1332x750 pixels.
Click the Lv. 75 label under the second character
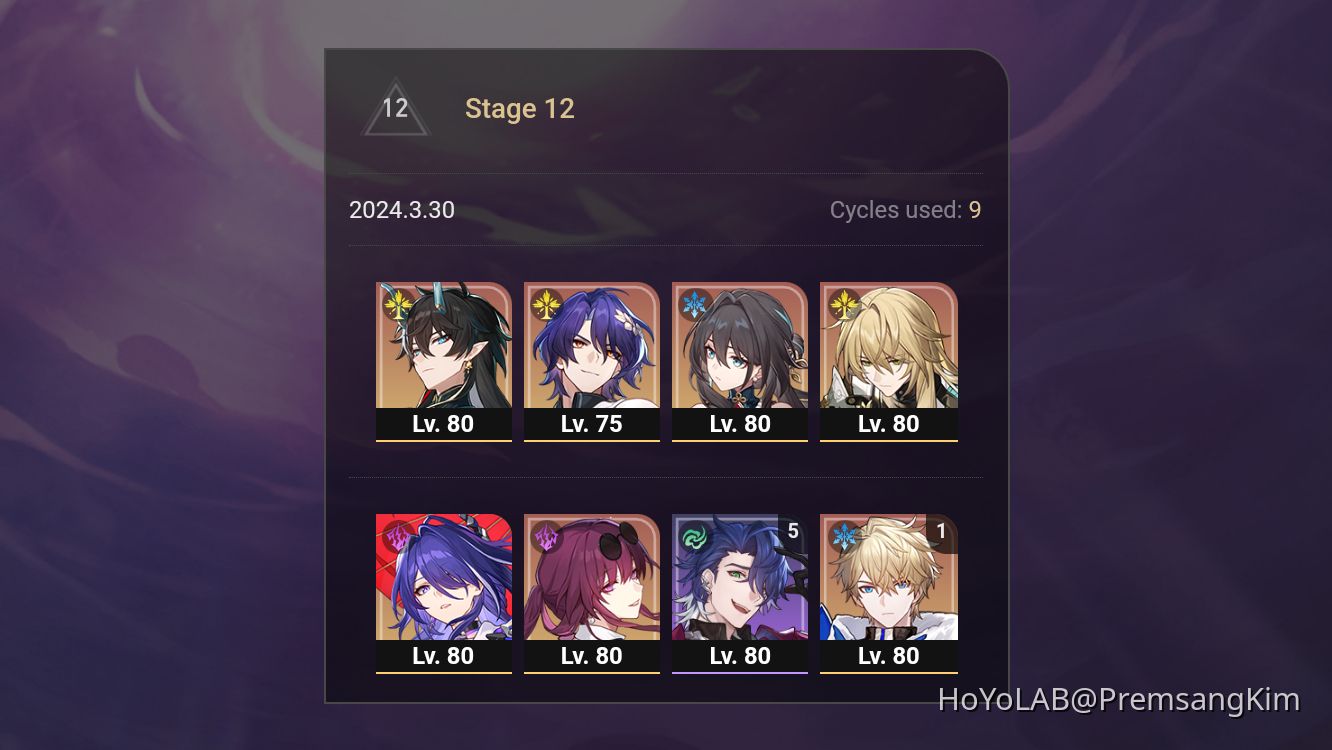[x=592, y=423]
